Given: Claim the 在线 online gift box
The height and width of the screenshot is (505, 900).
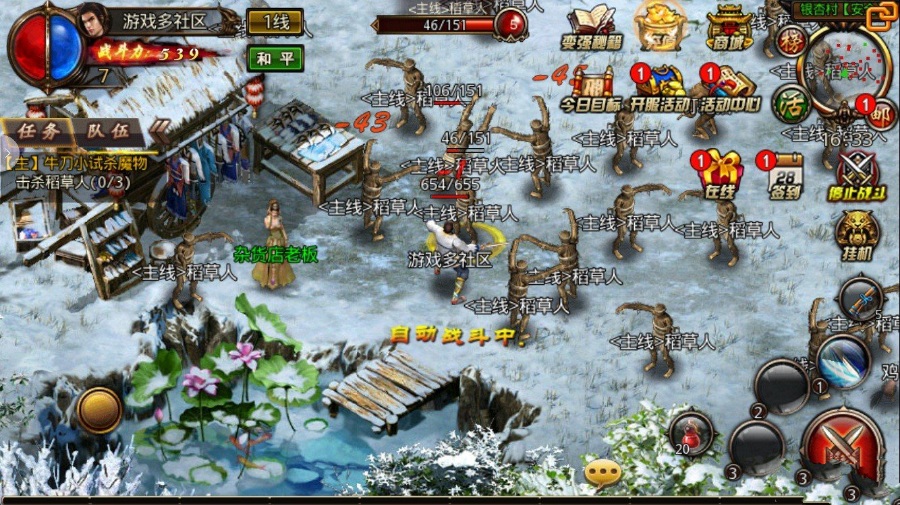Looking at the screenshot, I should pyautogui.click(x=719, y=173).
